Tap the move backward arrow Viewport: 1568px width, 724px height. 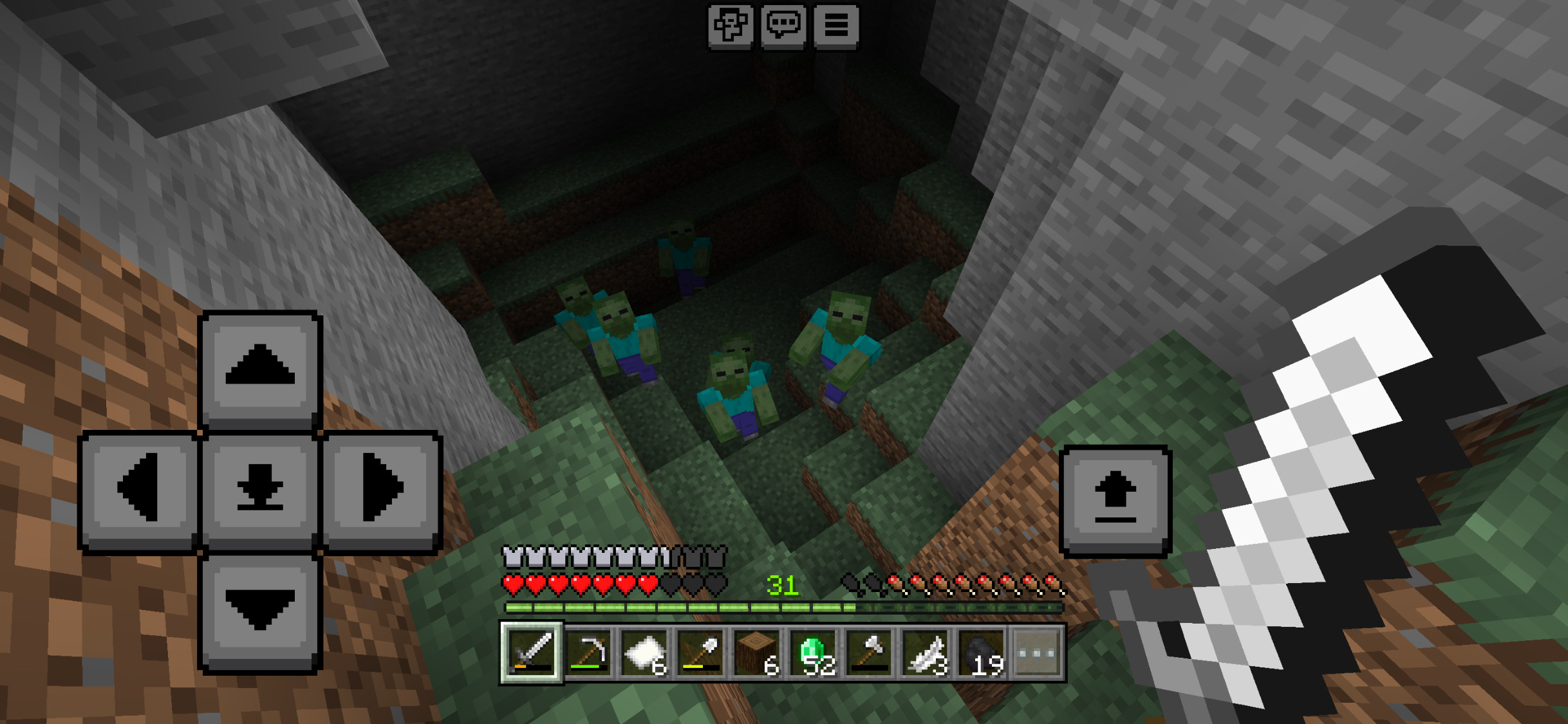pyautogui.click(x=260, y=611)
